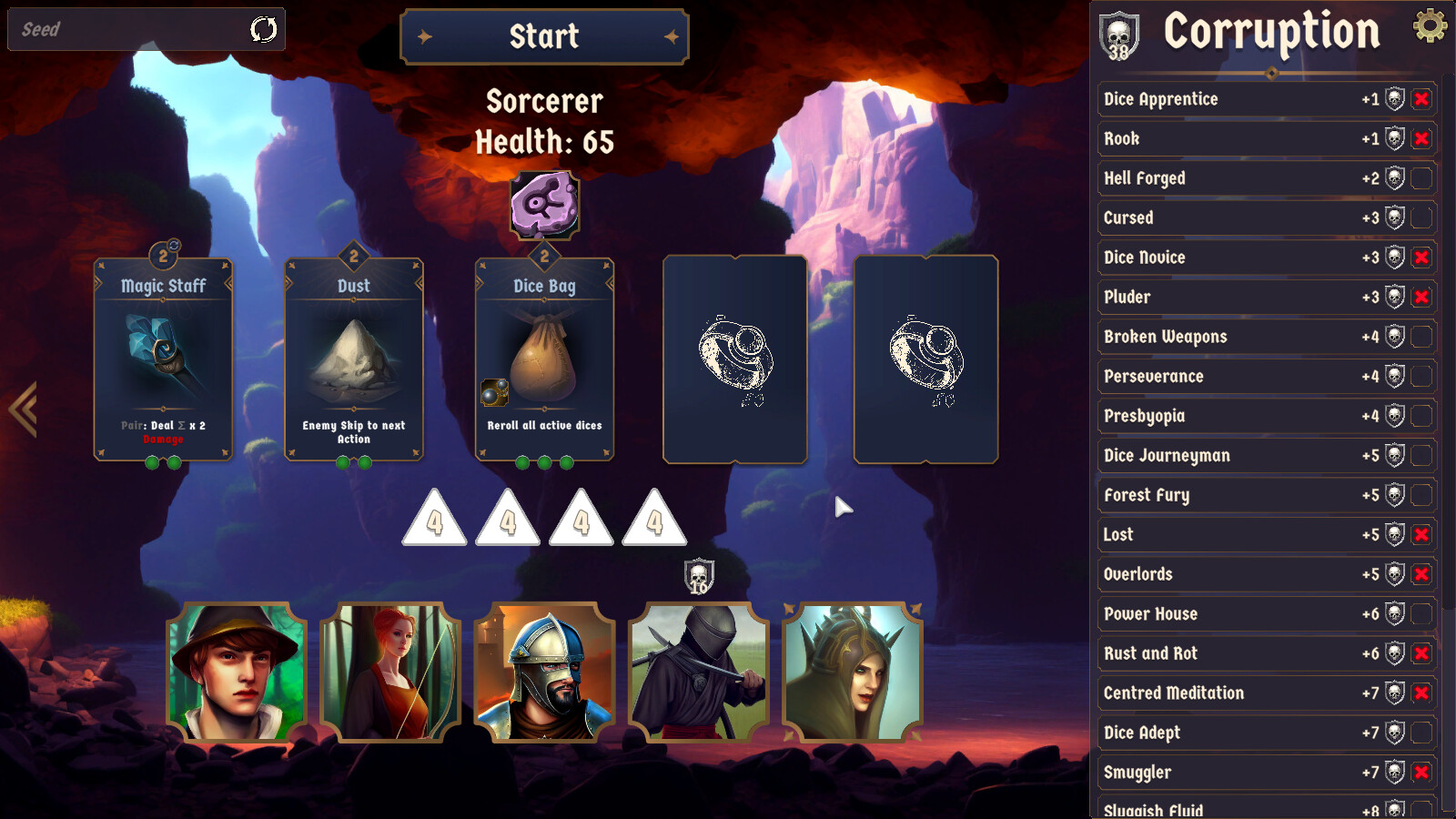Click the seed reroll icon

[x=263, y=30]
